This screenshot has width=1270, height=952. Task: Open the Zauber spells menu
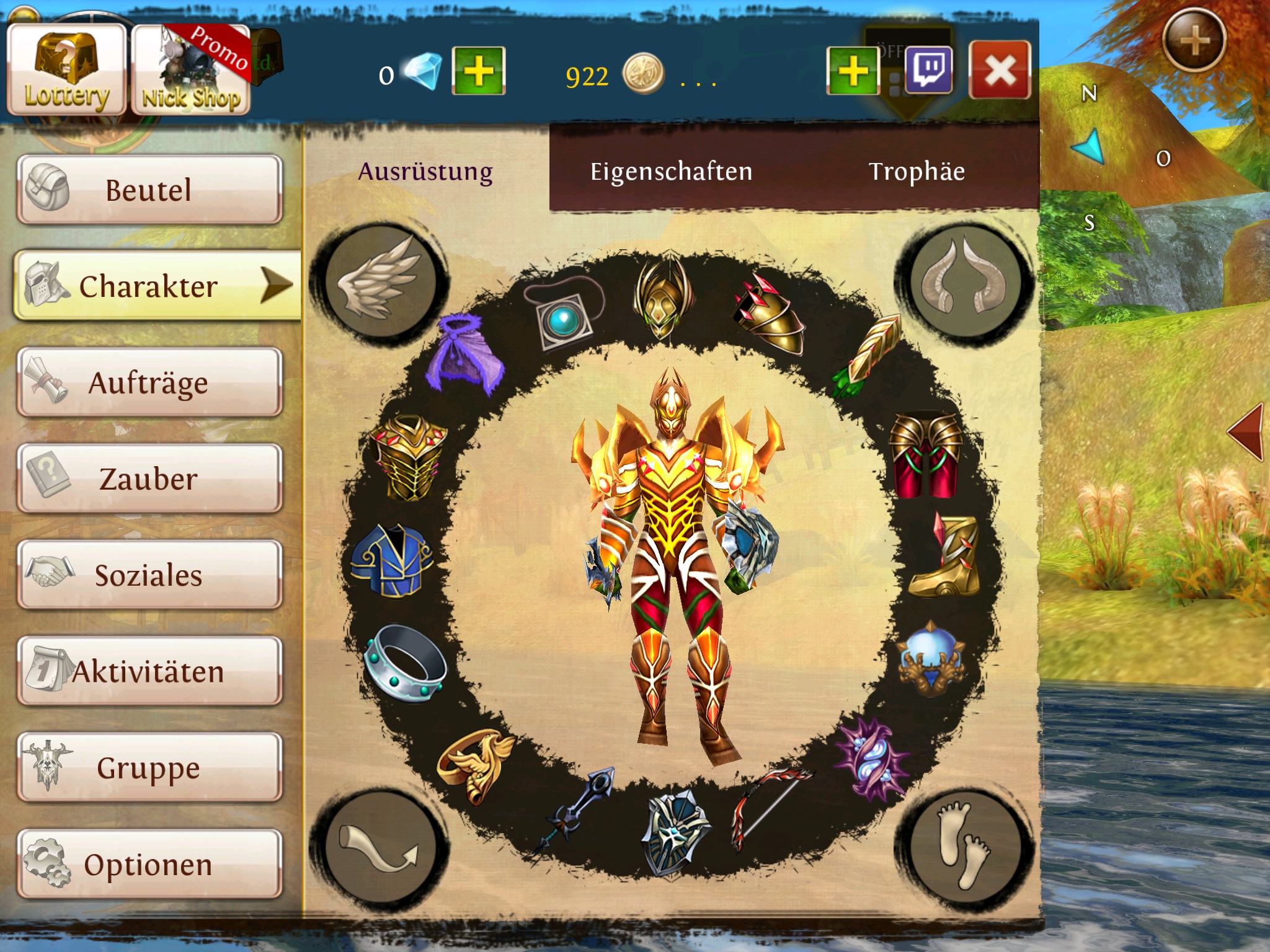(149, 478)
